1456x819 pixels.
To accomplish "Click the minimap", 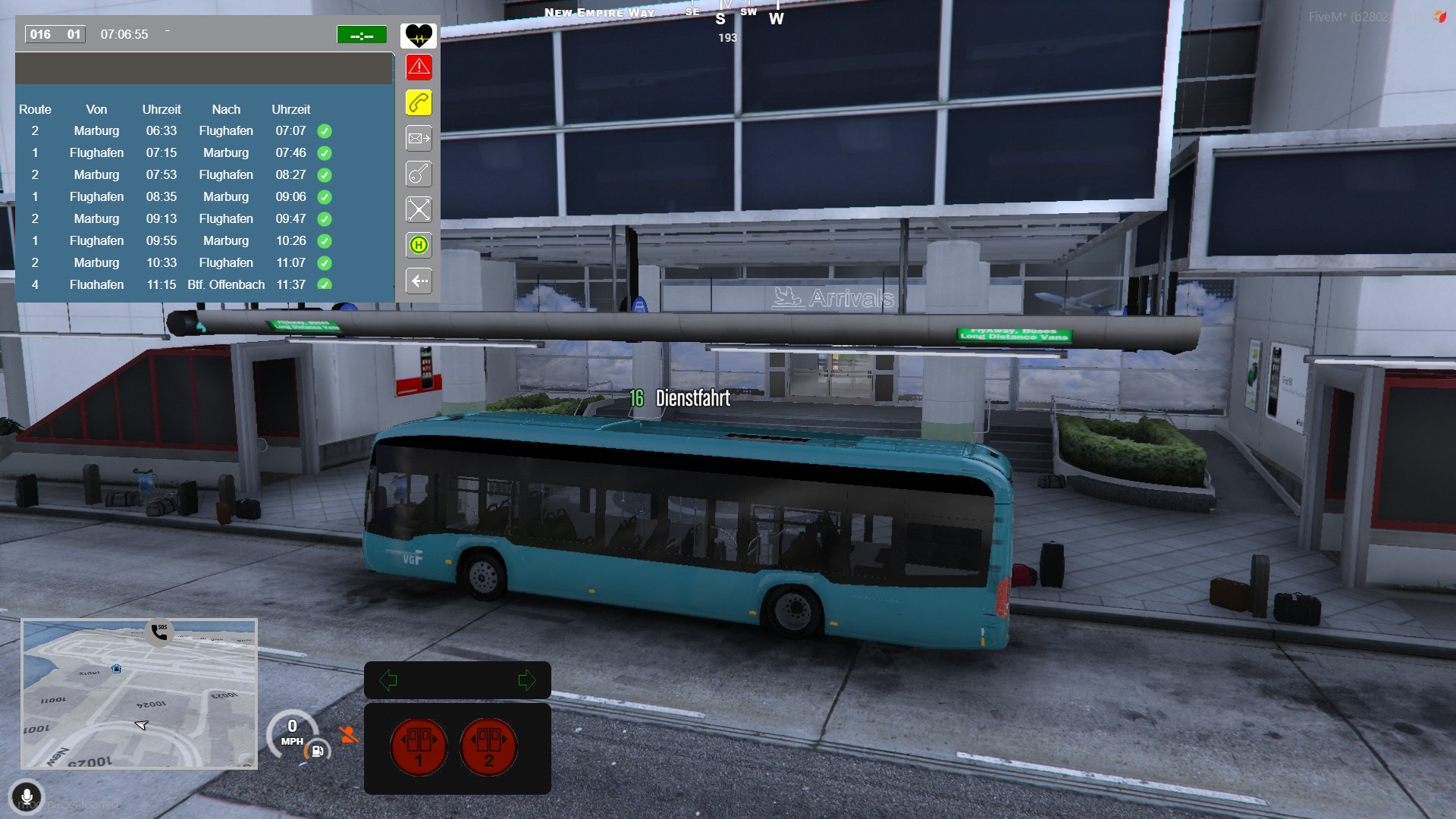I will pos(140,694).
